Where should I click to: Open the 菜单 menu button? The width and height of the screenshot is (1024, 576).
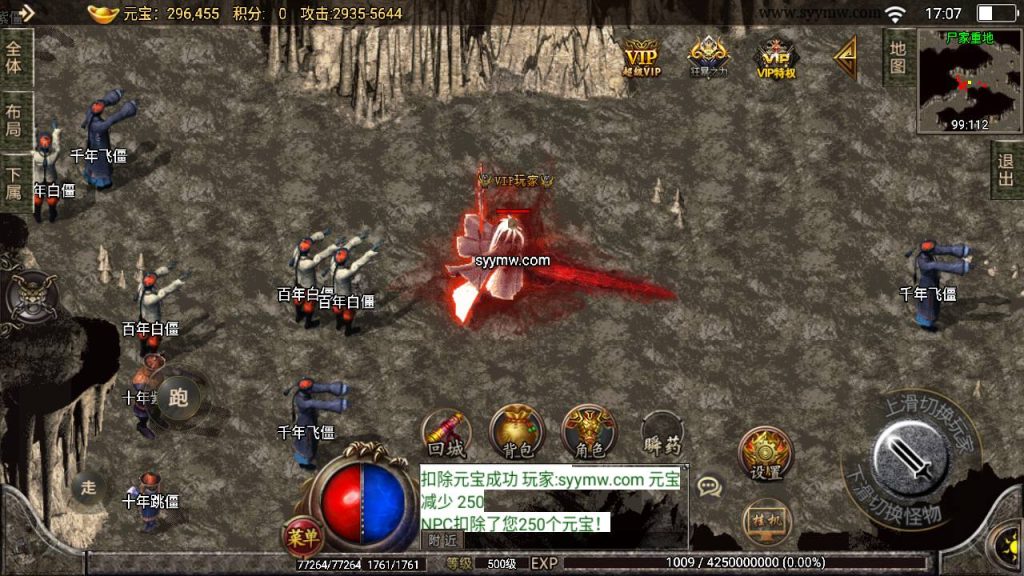tap(301, 537)
